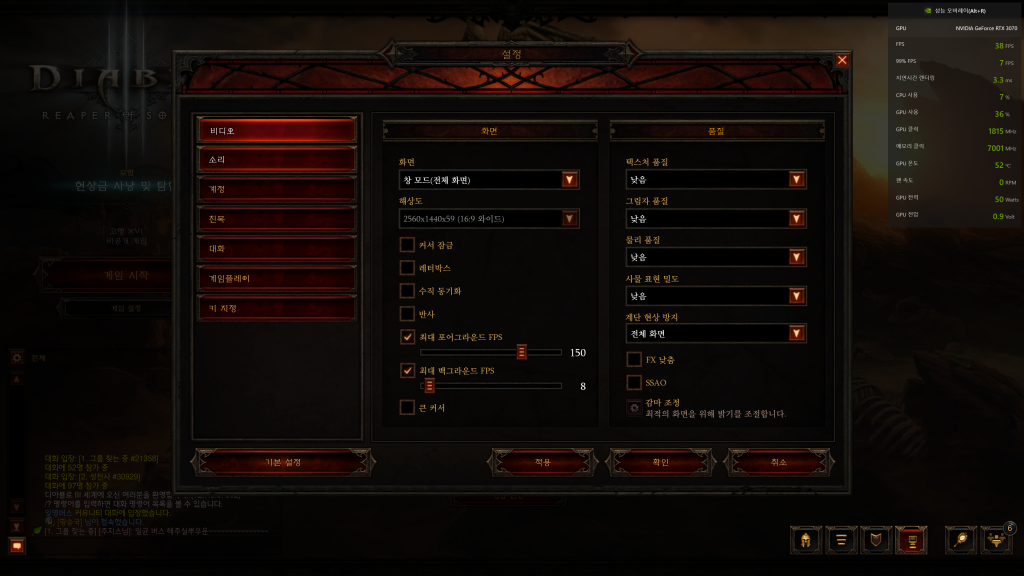Switch to the 친목 tab
Screen dimensions: 1024x576
tap(276, 218)
